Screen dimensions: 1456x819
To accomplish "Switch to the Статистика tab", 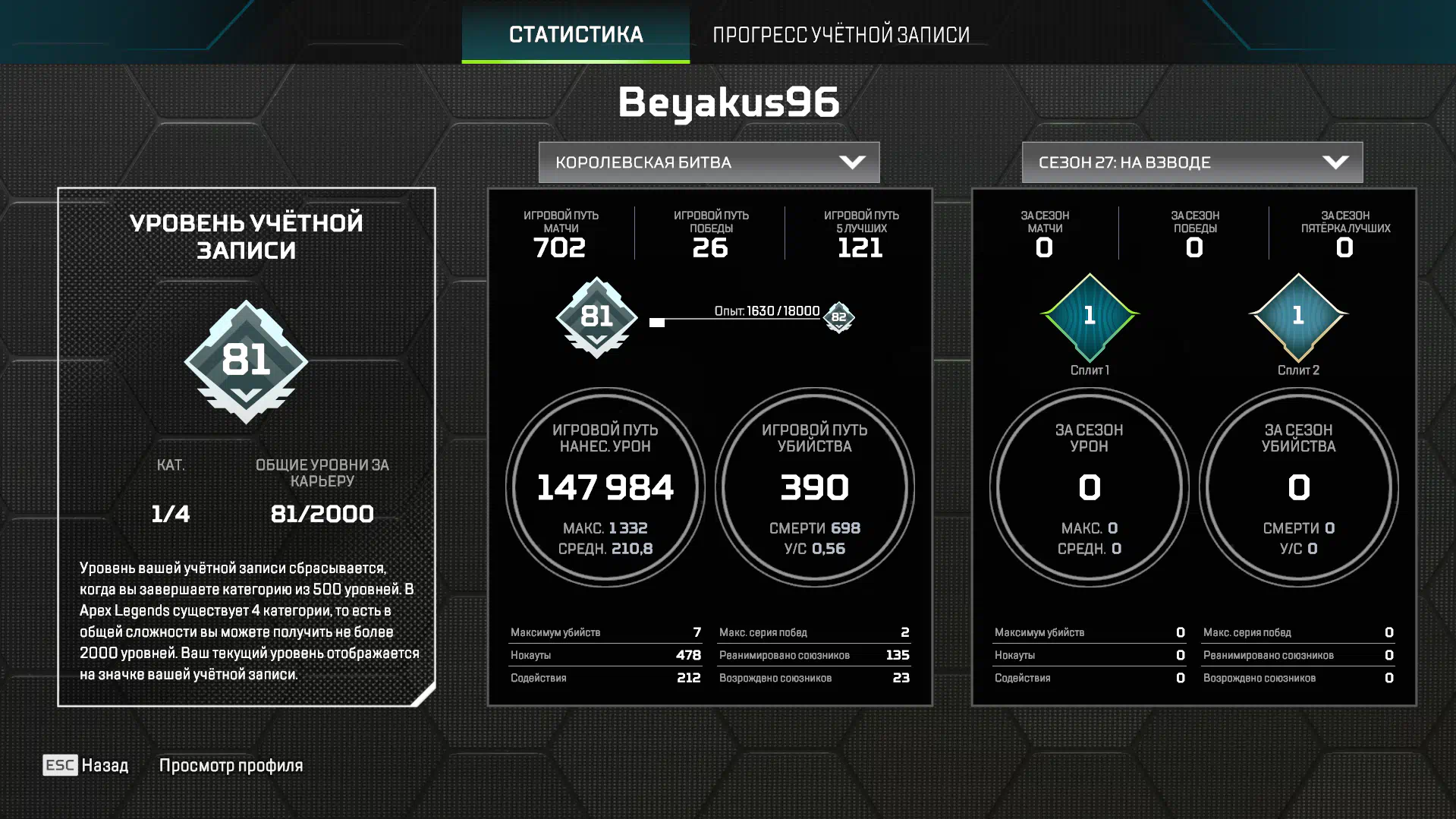I will pos(575,34).
